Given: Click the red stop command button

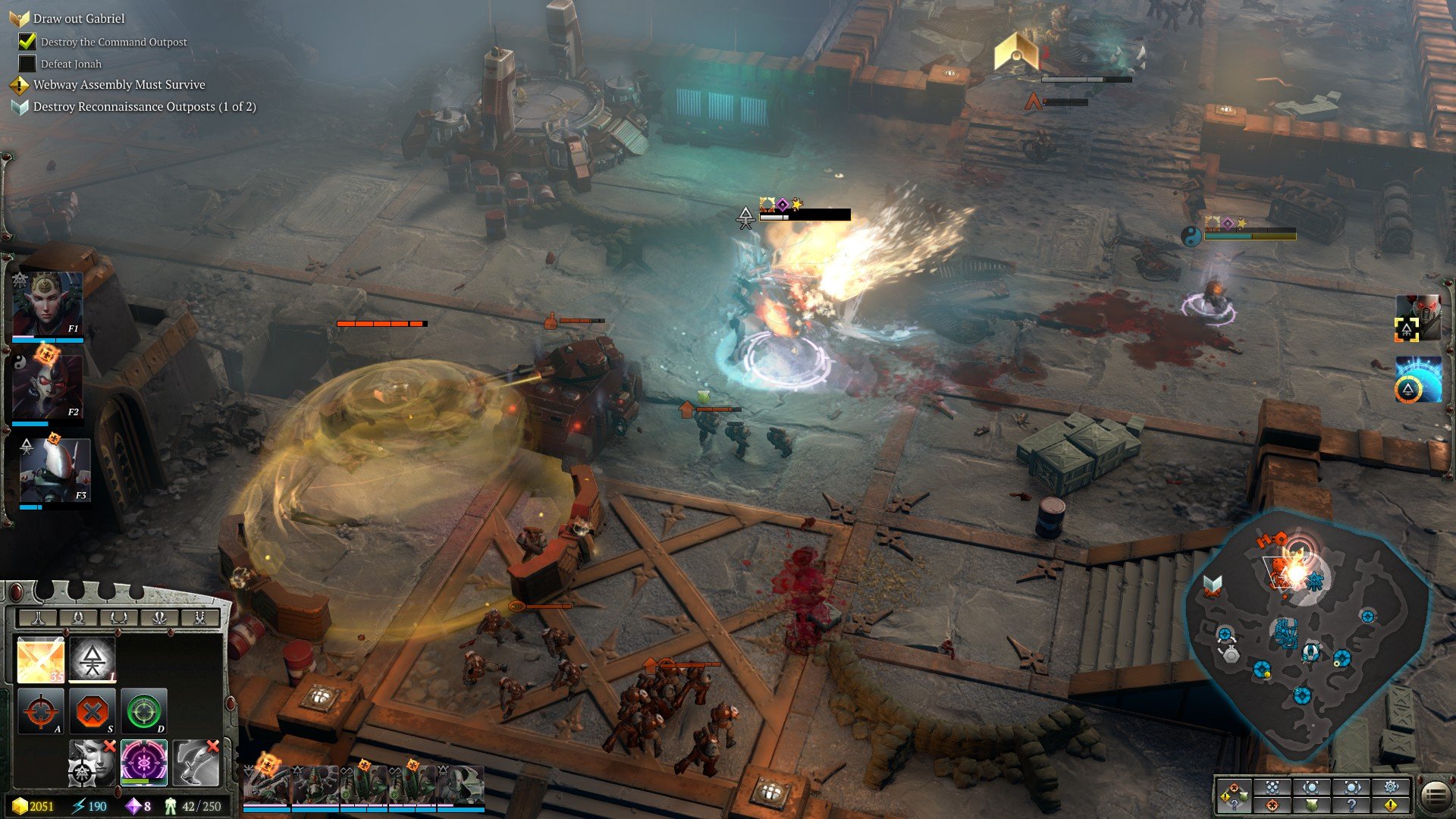Looking at the screenshot, I should (x=93, y=711).
